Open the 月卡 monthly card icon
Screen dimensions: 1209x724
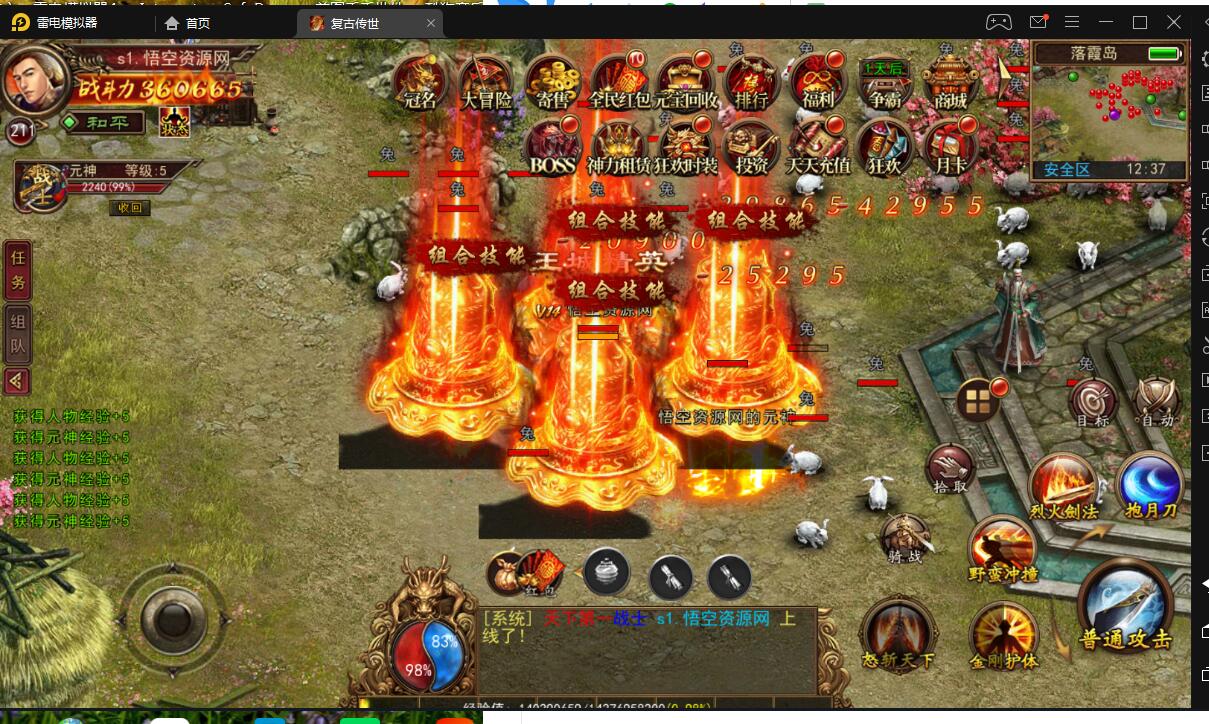947,148
